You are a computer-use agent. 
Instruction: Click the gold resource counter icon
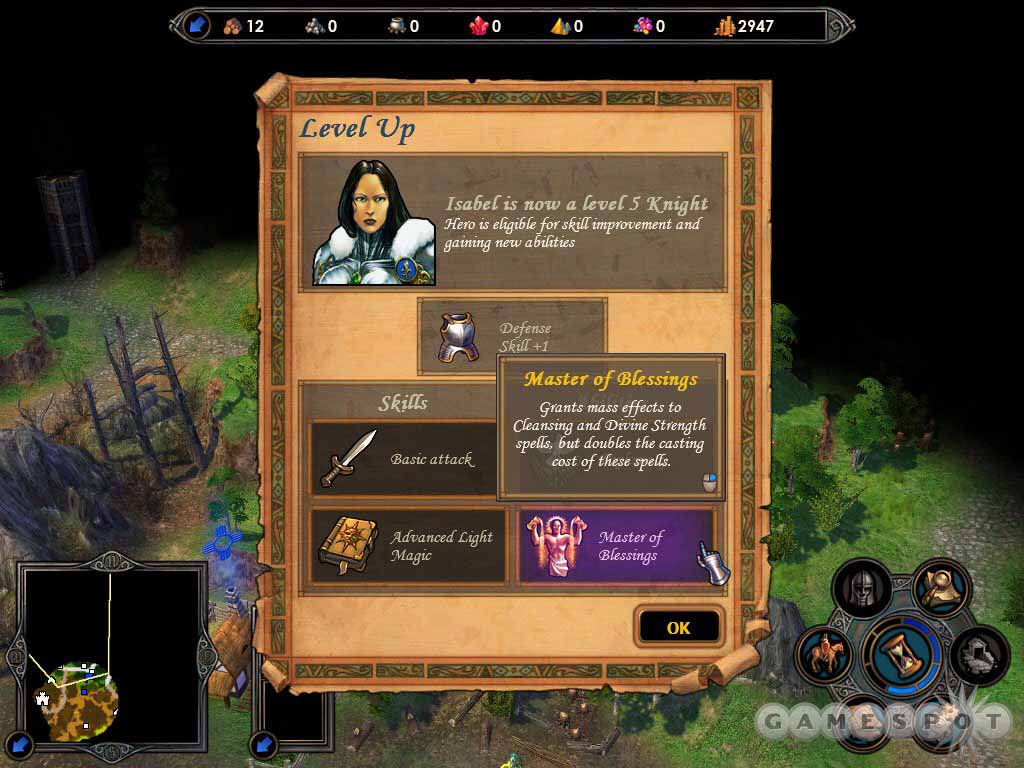coord(725,26)
